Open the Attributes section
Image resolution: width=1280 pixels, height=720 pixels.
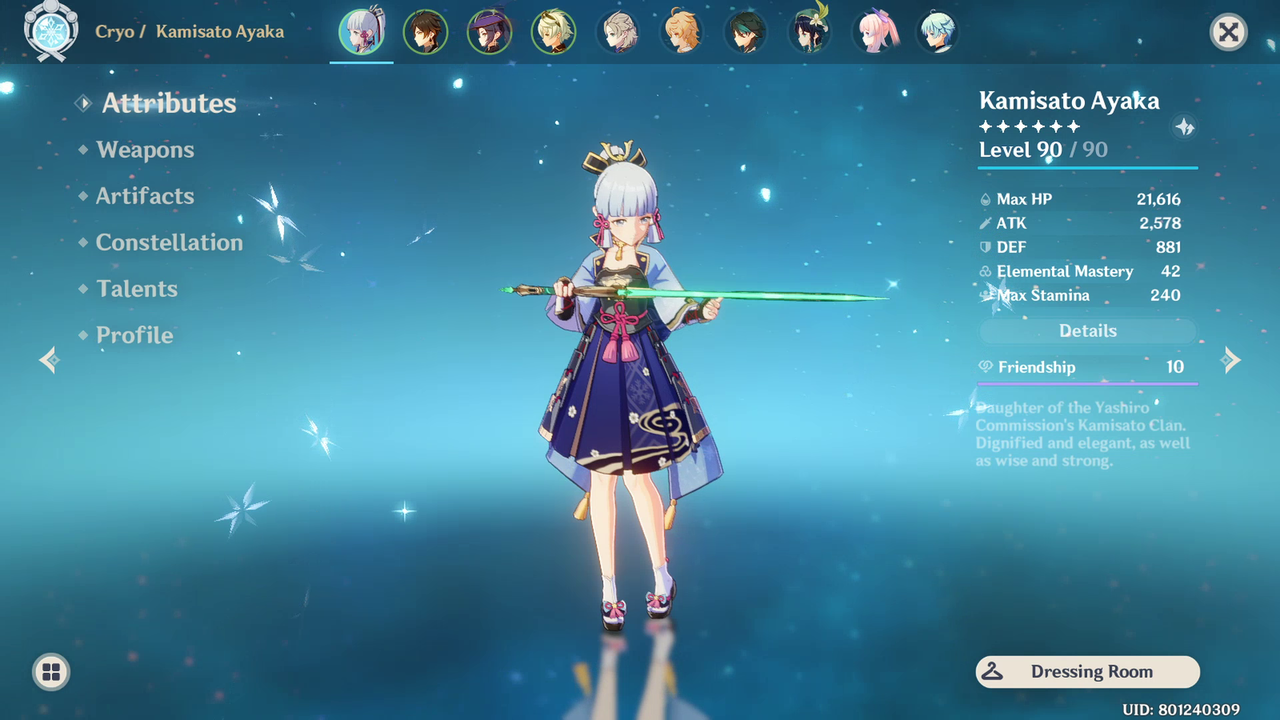click(x=168, y=103)
